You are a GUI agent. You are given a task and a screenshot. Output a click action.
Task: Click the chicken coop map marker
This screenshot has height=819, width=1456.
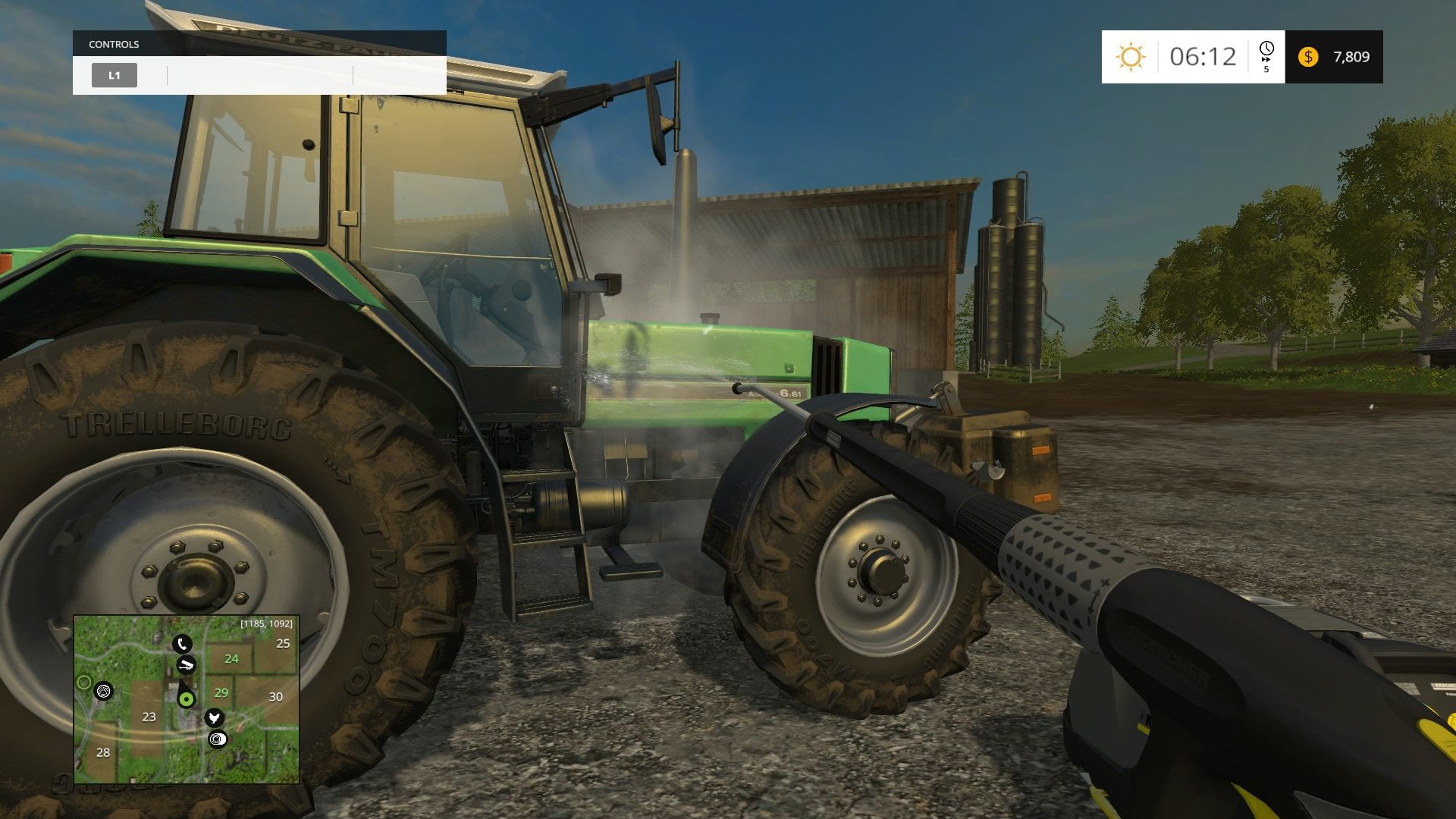click(x=215, y=717)
